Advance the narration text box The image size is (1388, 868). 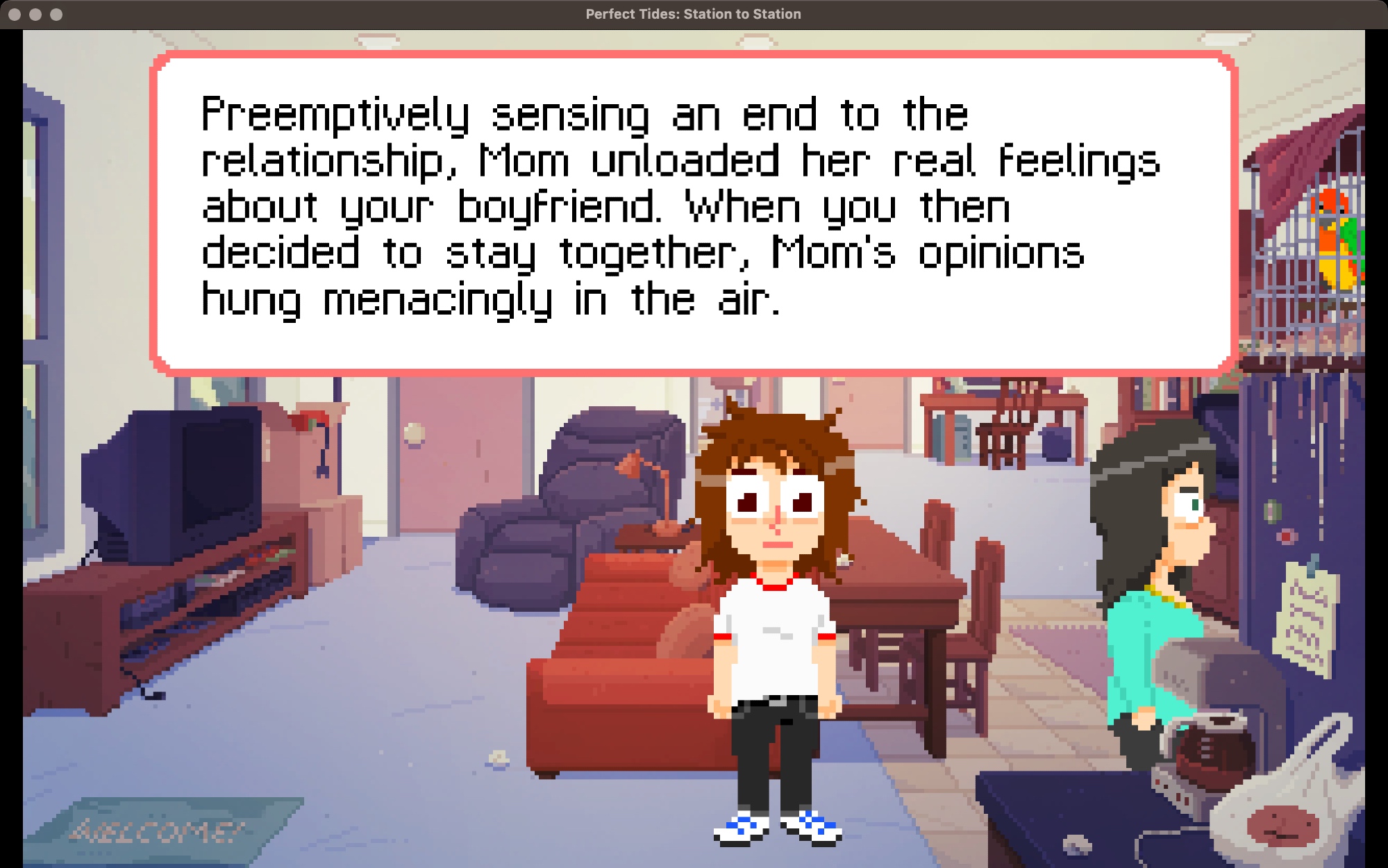pos(693,212)
